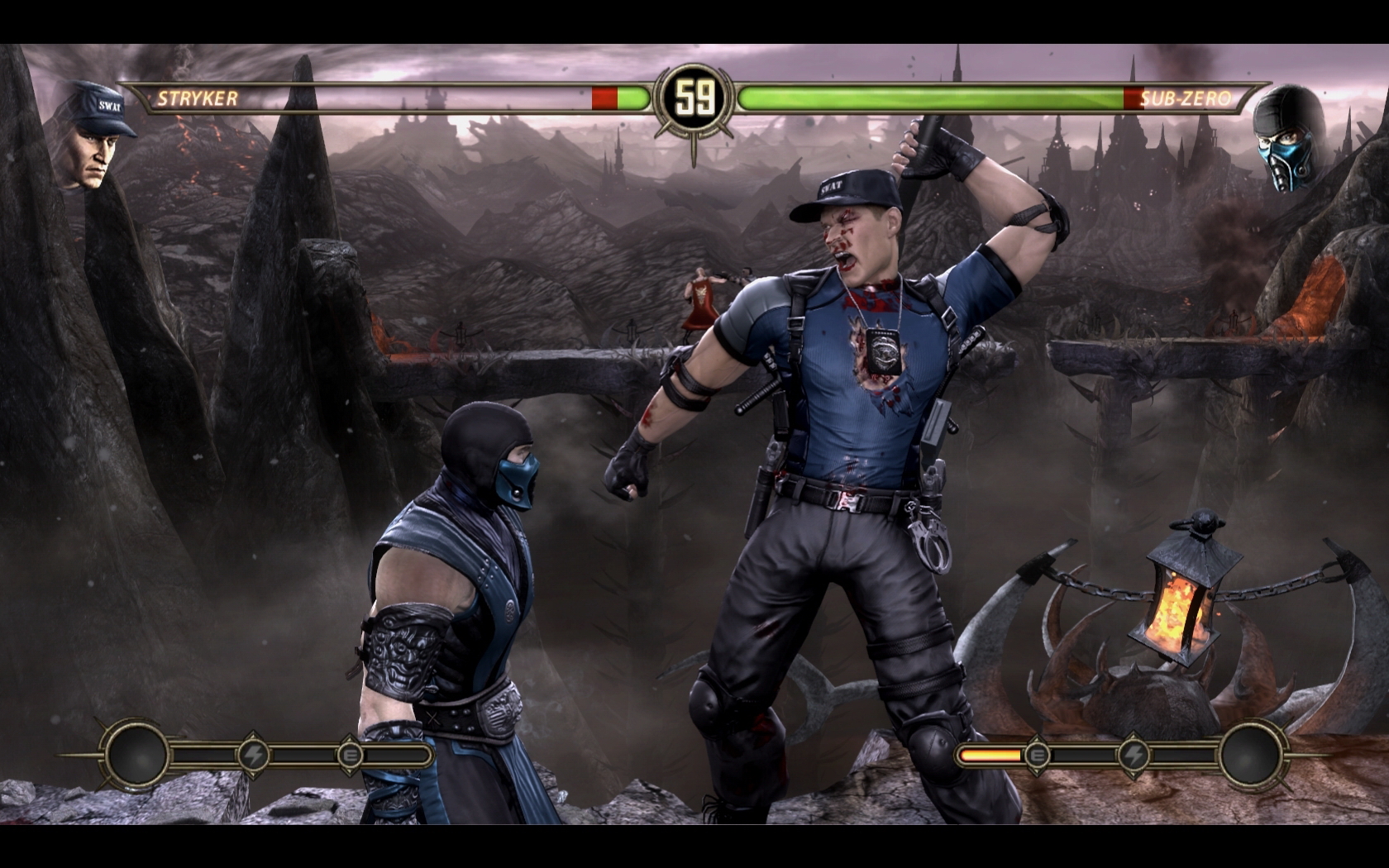Toggle the red round-win segment on Stryker's bar

click(x=606, y=98)
